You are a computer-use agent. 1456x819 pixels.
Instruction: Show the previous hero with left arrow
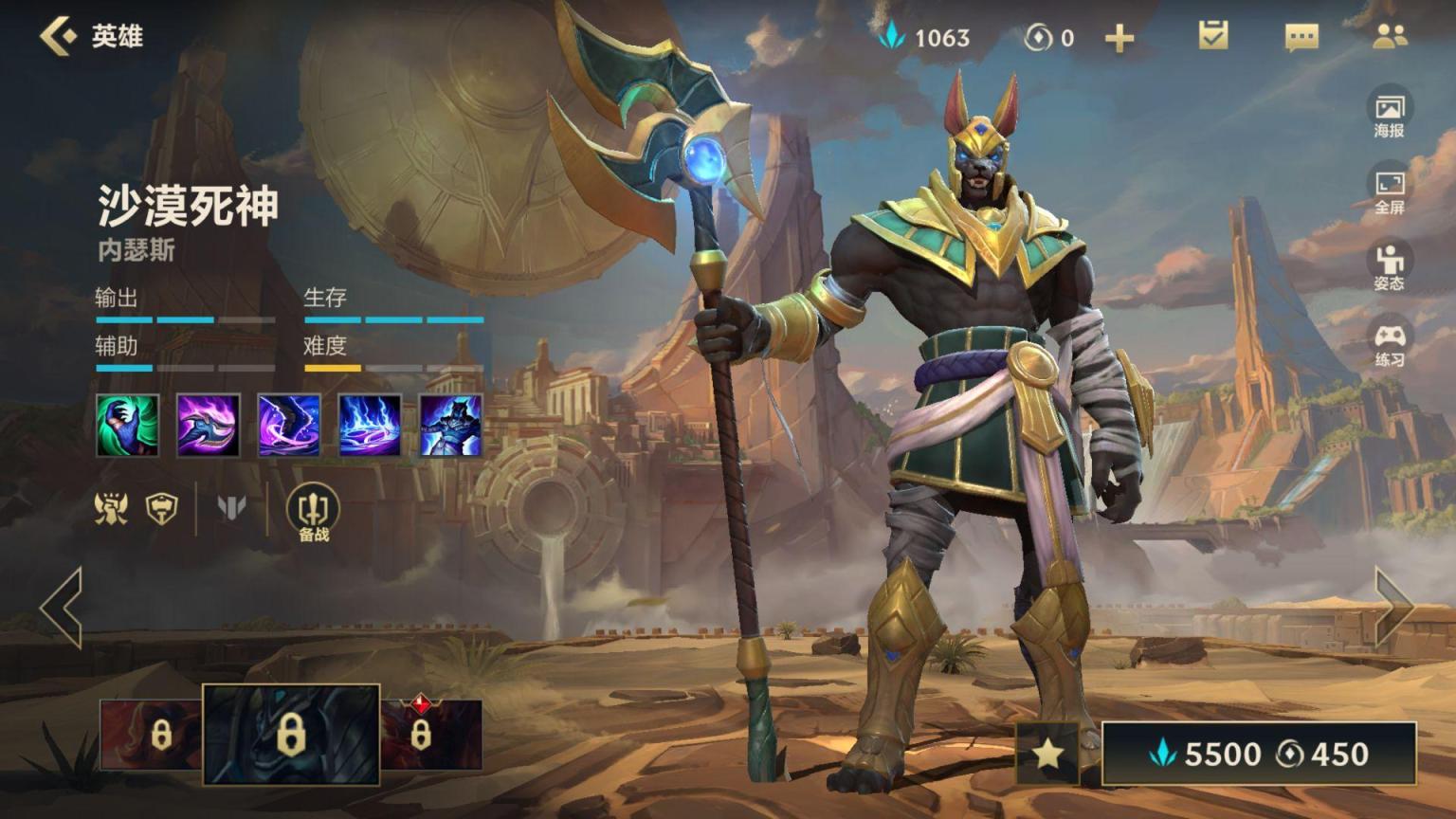[x=62, y=608]
